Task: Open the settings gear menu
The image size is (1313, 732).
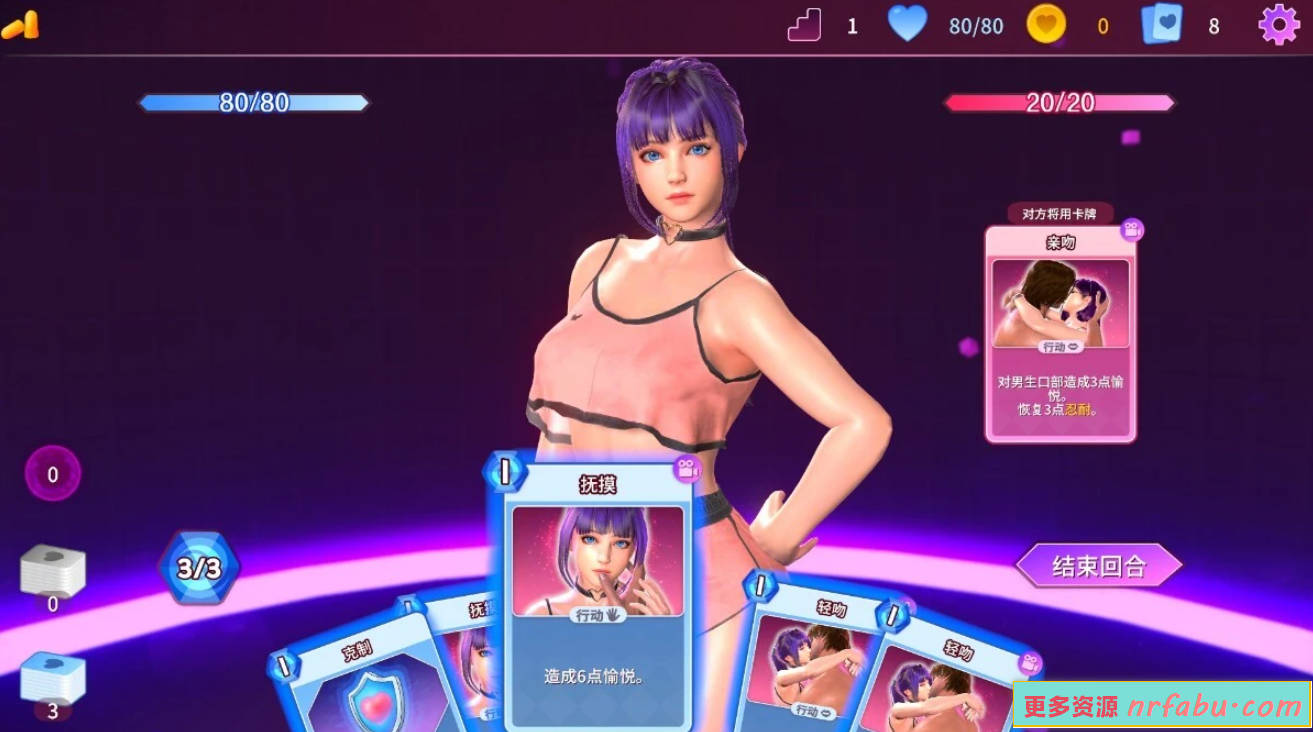Action: click(x=1277, y=25)
